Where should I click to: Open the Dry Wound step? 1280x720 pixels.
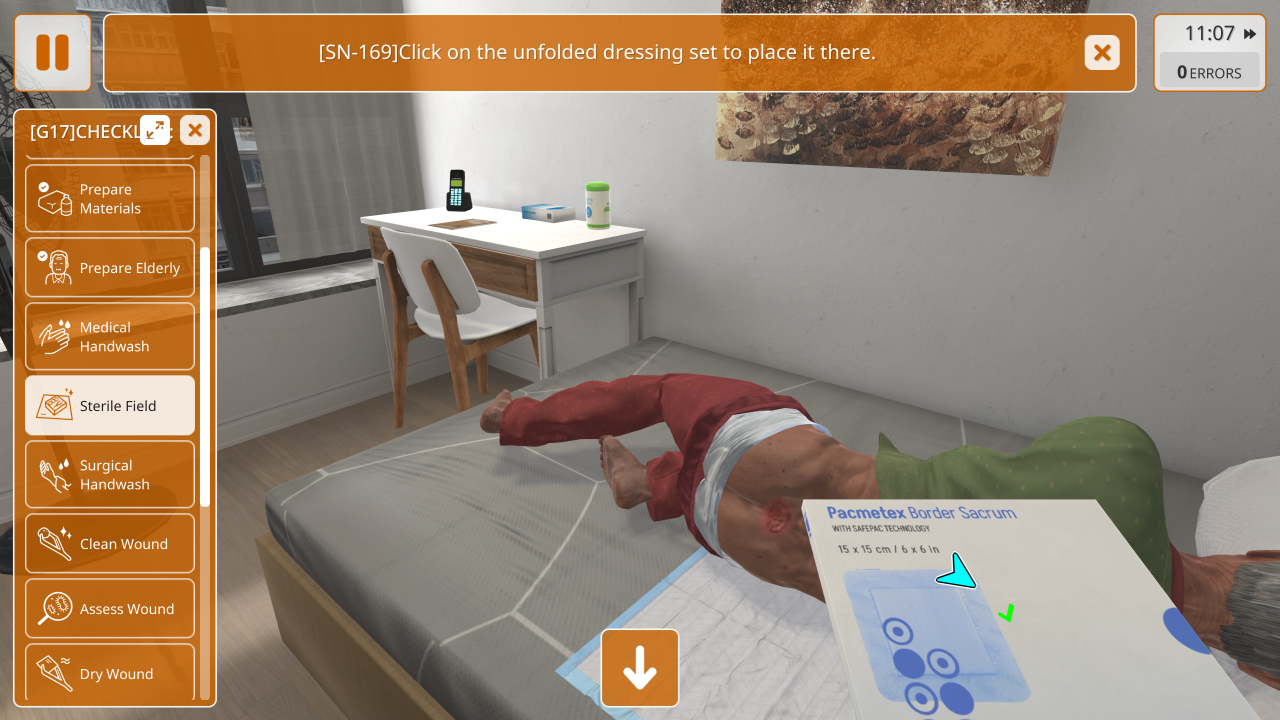[x=110, y=673]
